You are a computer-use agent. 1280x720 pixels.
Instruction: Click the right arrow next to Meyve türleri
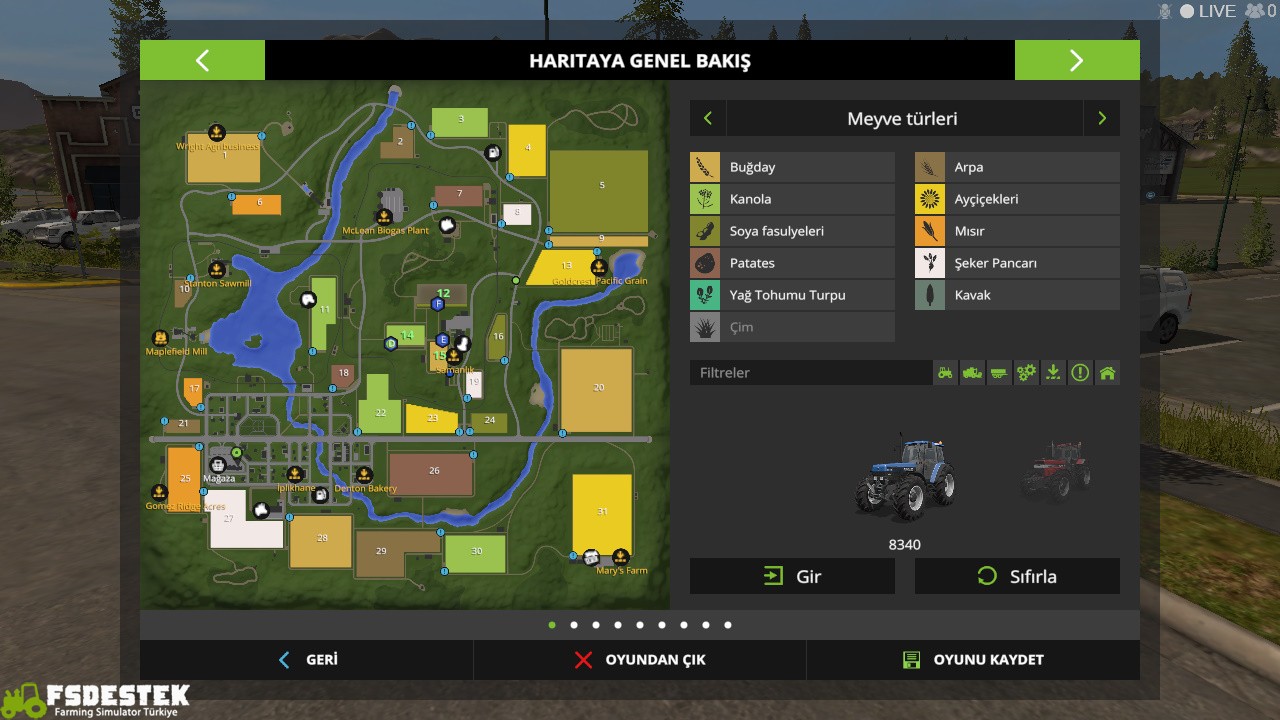pyautogui.click(x=1102, y=118)
